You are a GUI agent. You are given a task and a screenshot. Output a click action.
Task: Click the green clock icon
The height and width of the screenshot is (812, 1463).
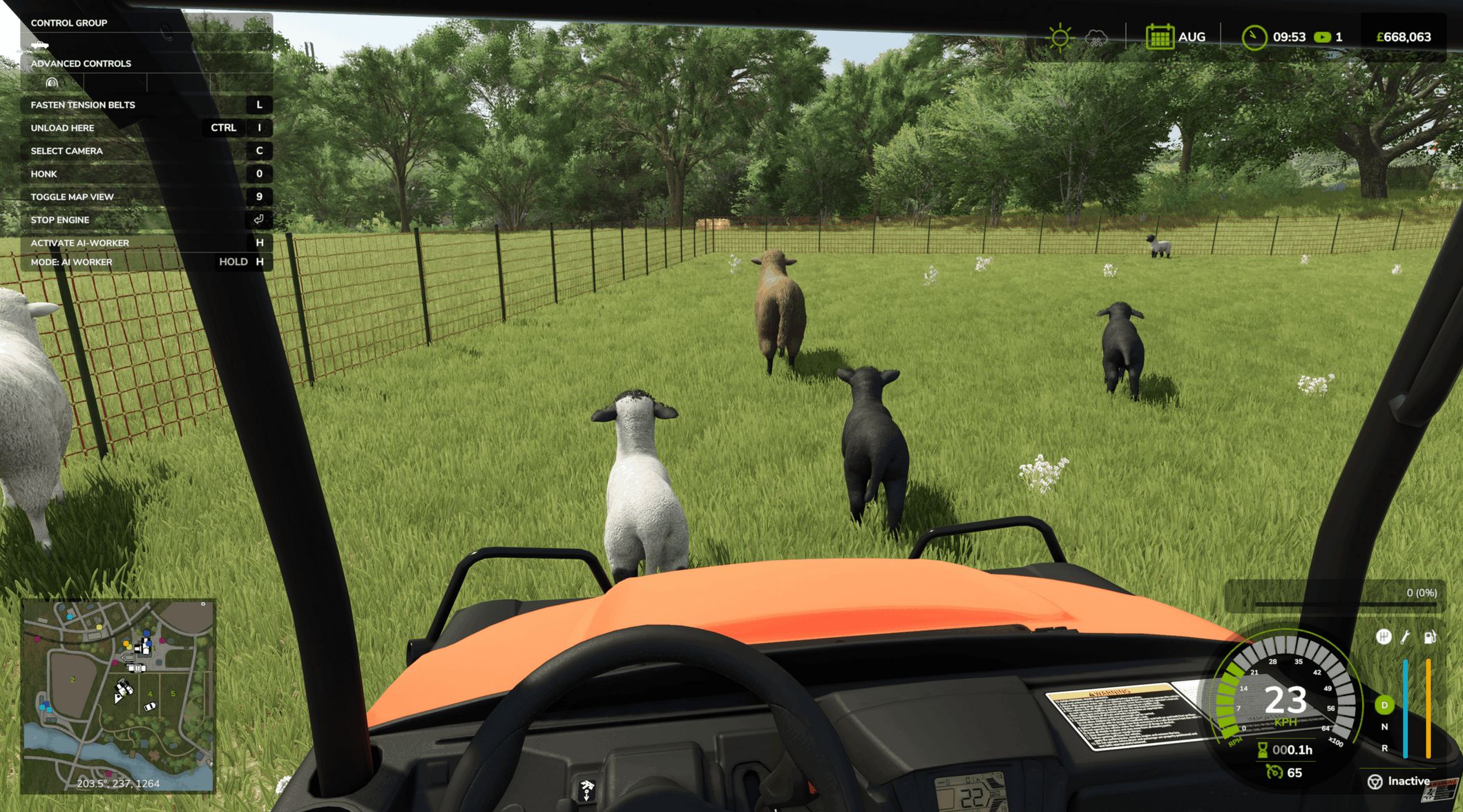coord(1253,37)
